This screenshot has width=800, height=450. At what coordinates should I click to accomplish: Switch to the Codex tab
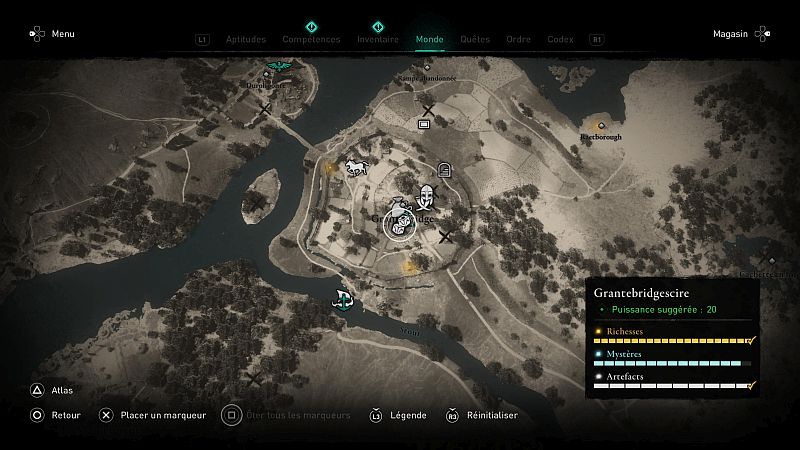pyautogui.click(x=560, y=40)
